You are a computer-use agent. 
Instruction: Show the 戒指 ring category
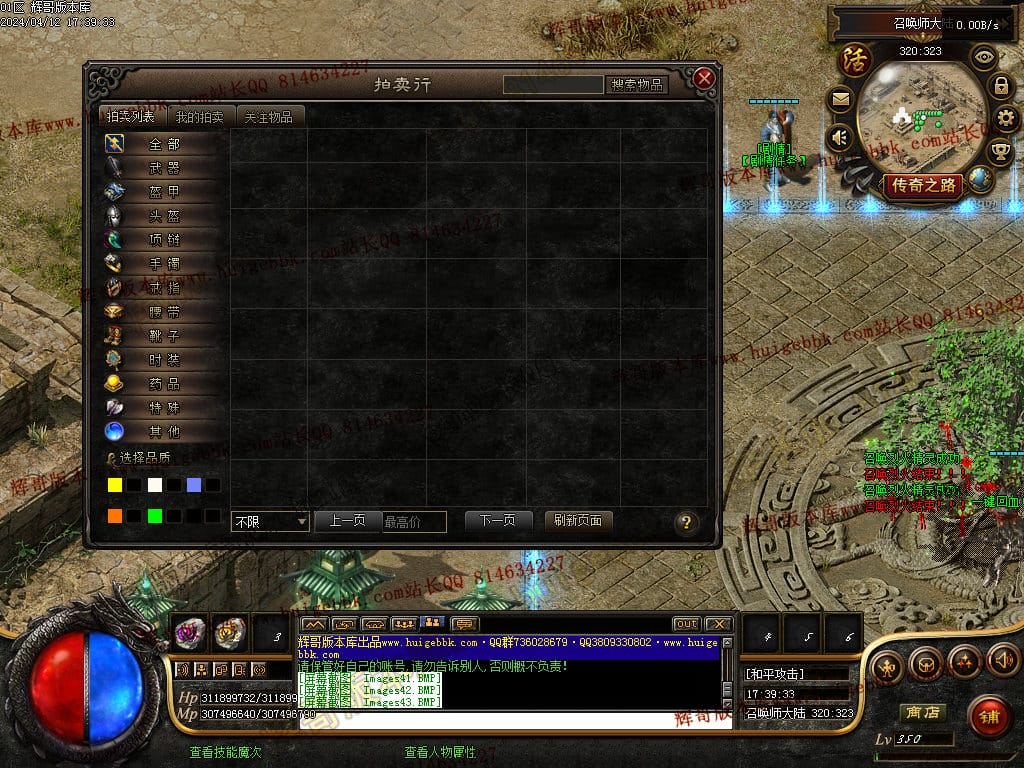(163, 288)
